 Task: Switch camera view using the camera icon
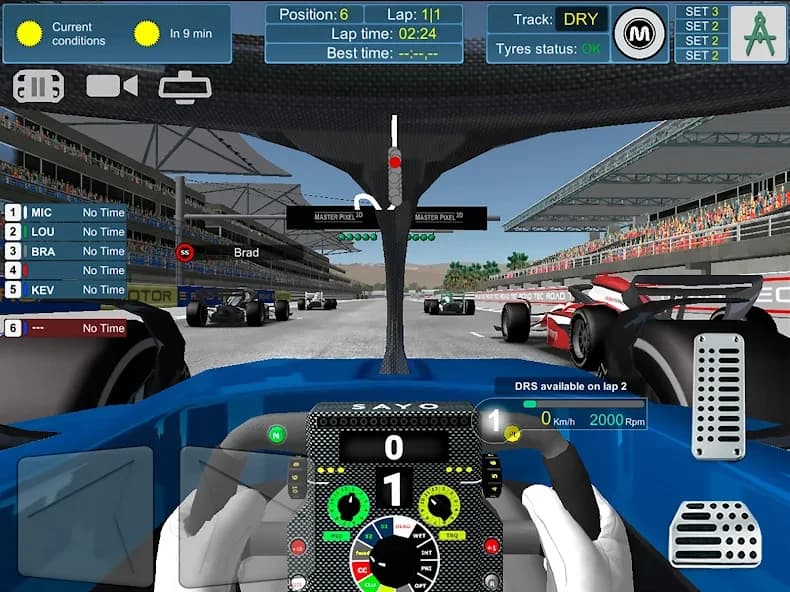click(111, 86)
